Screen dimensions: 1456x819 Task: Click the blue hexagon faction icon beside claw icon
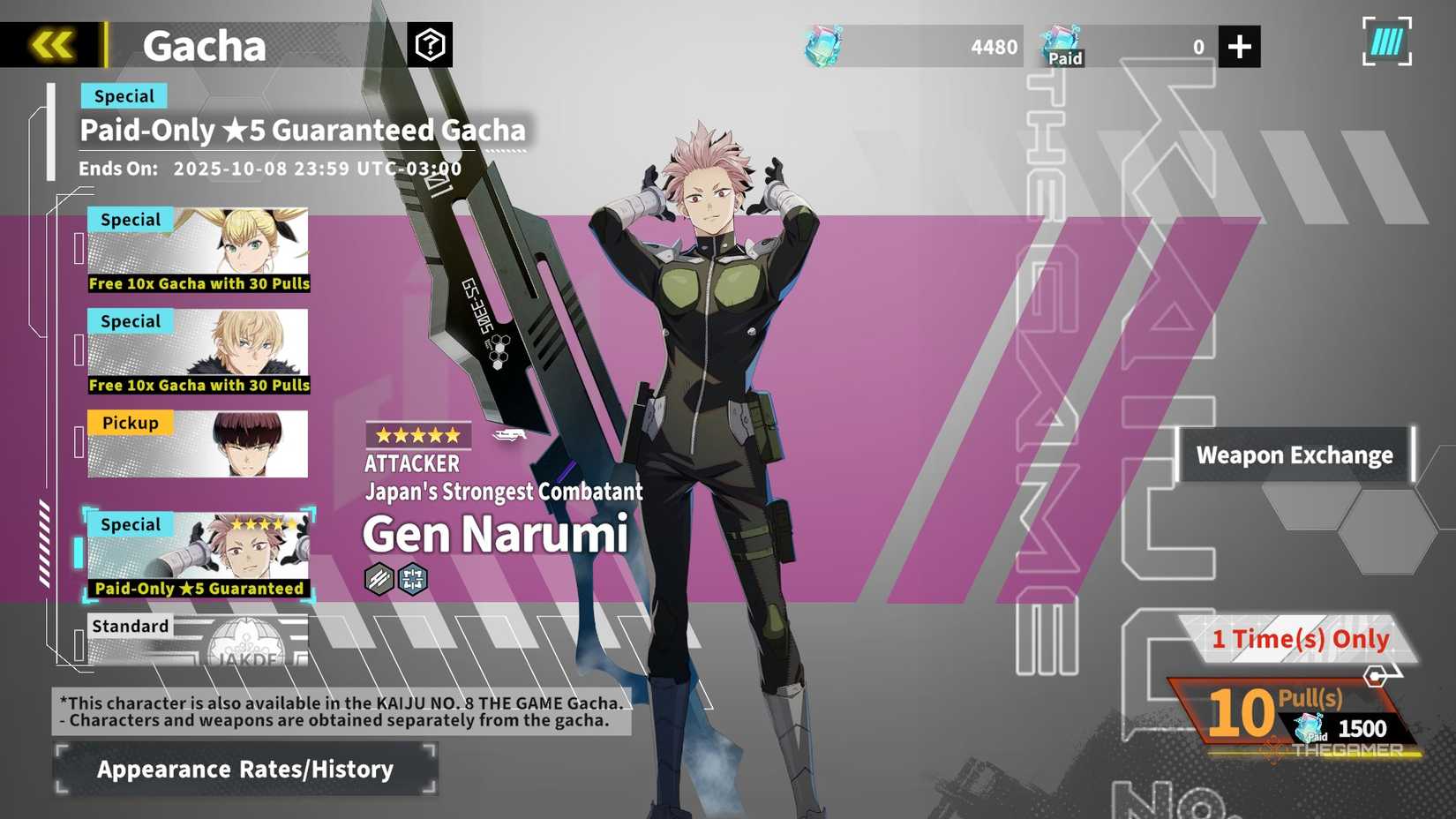[411, 578]
